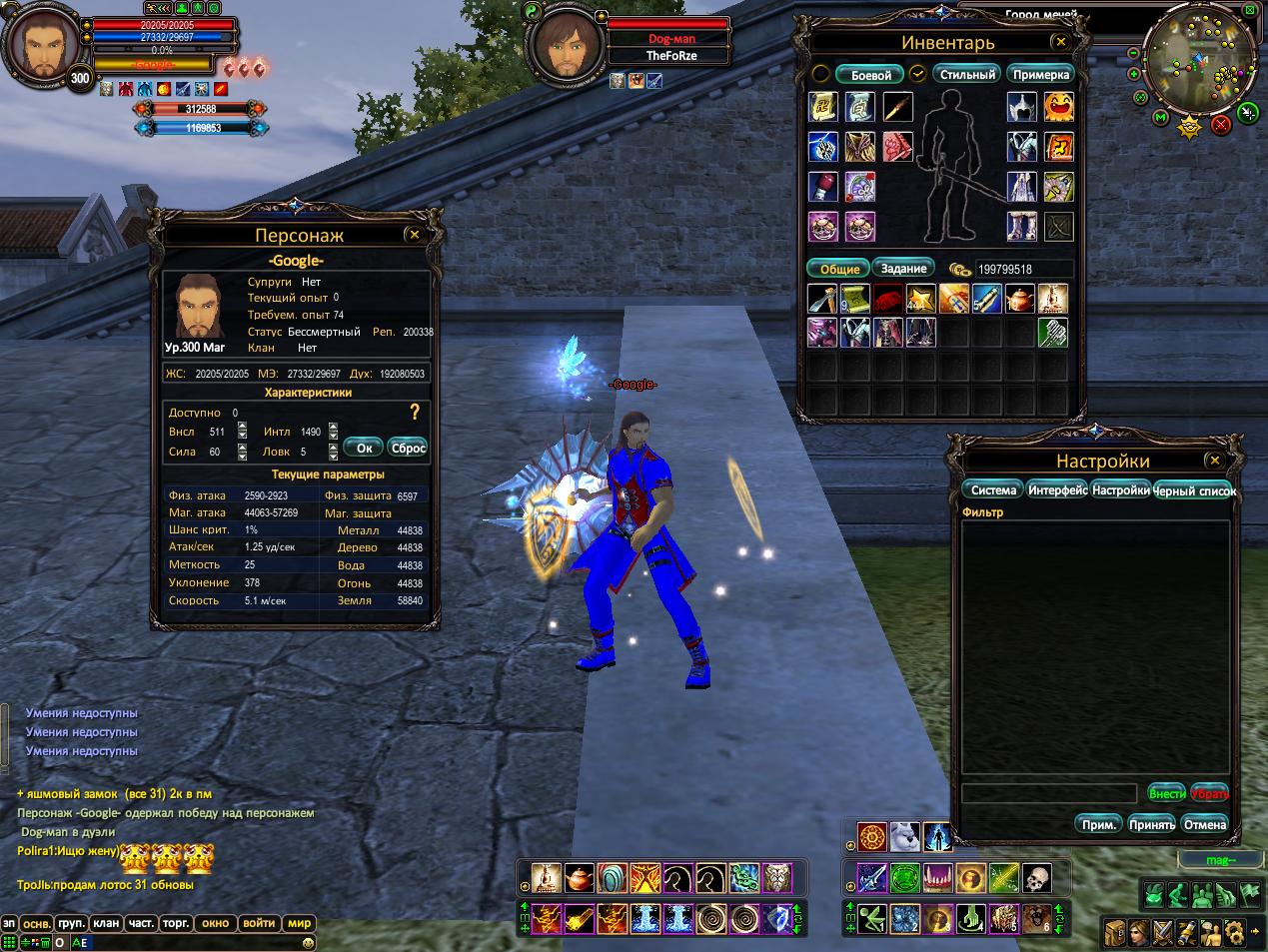Close the Настройки settings window

tap(1214, 461)
